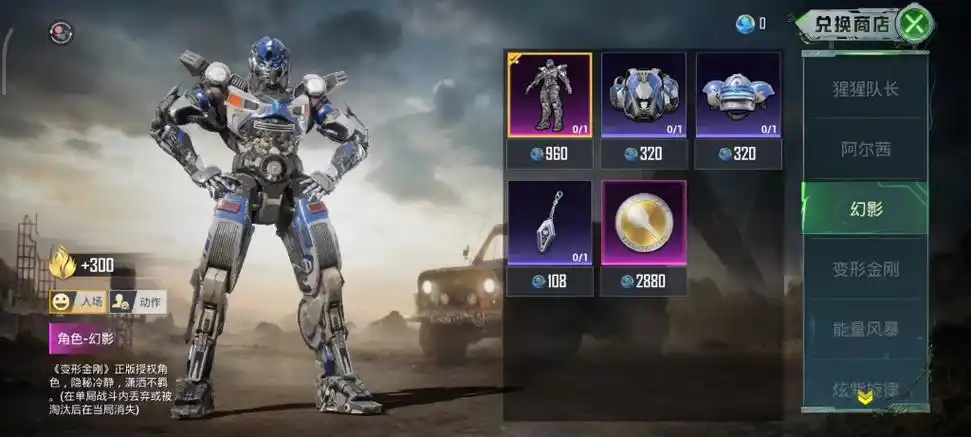Open the 能量风暴 category tab
The image size is (971, 437).
coord(866,328)
